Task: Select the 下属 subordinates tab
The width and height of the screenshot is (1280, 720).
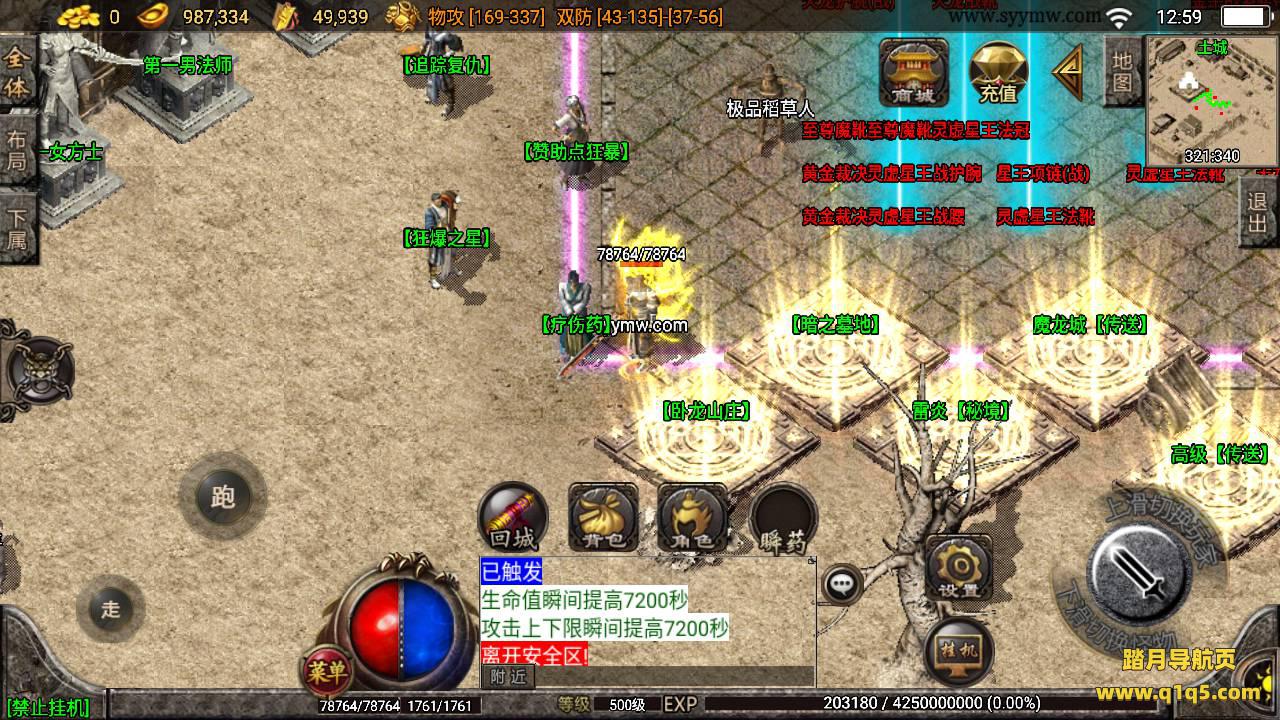Action: [17, 228]
